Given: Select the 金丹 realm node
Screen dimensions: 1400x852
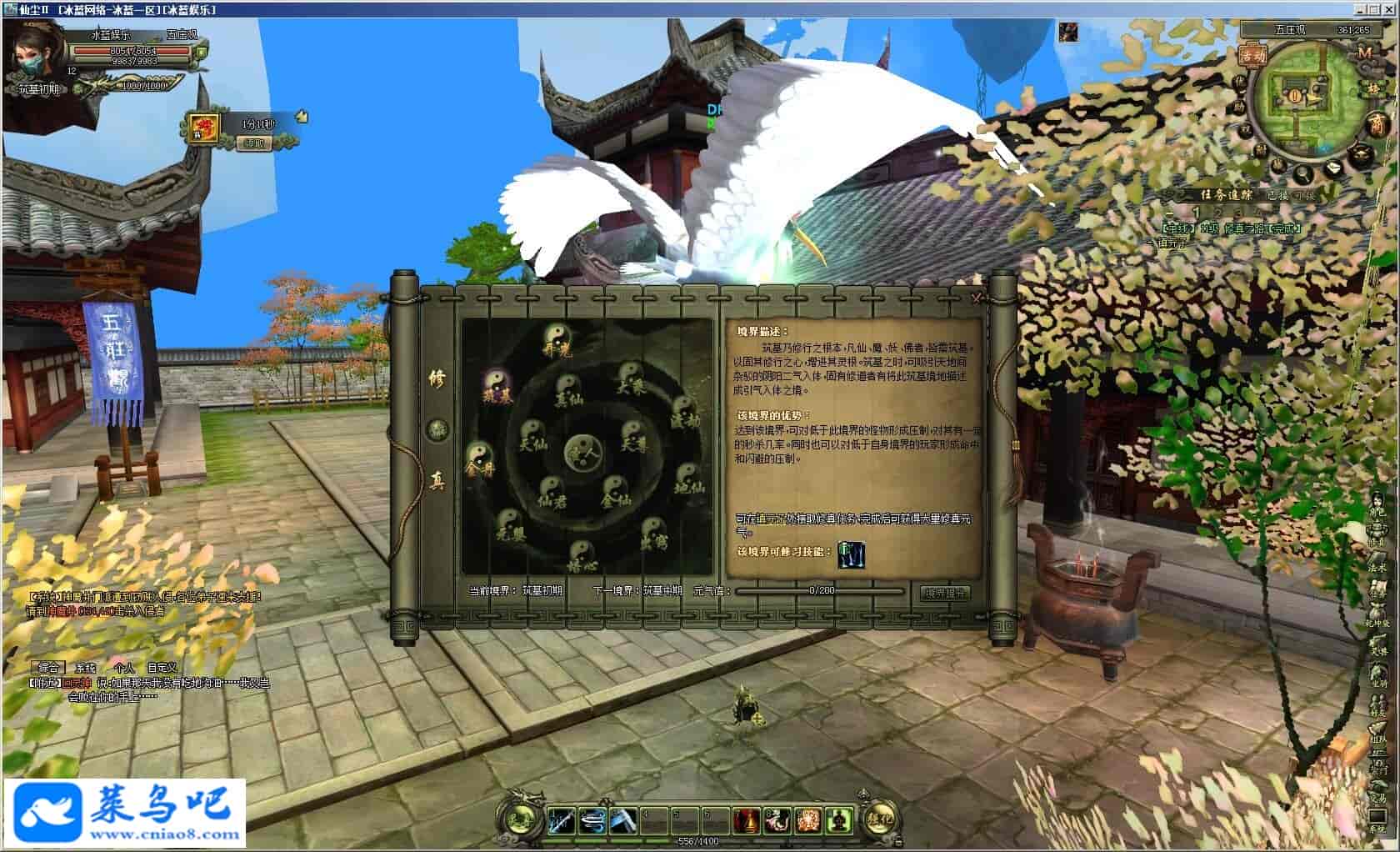Looking at the screenshot, I should click(479, 460).
